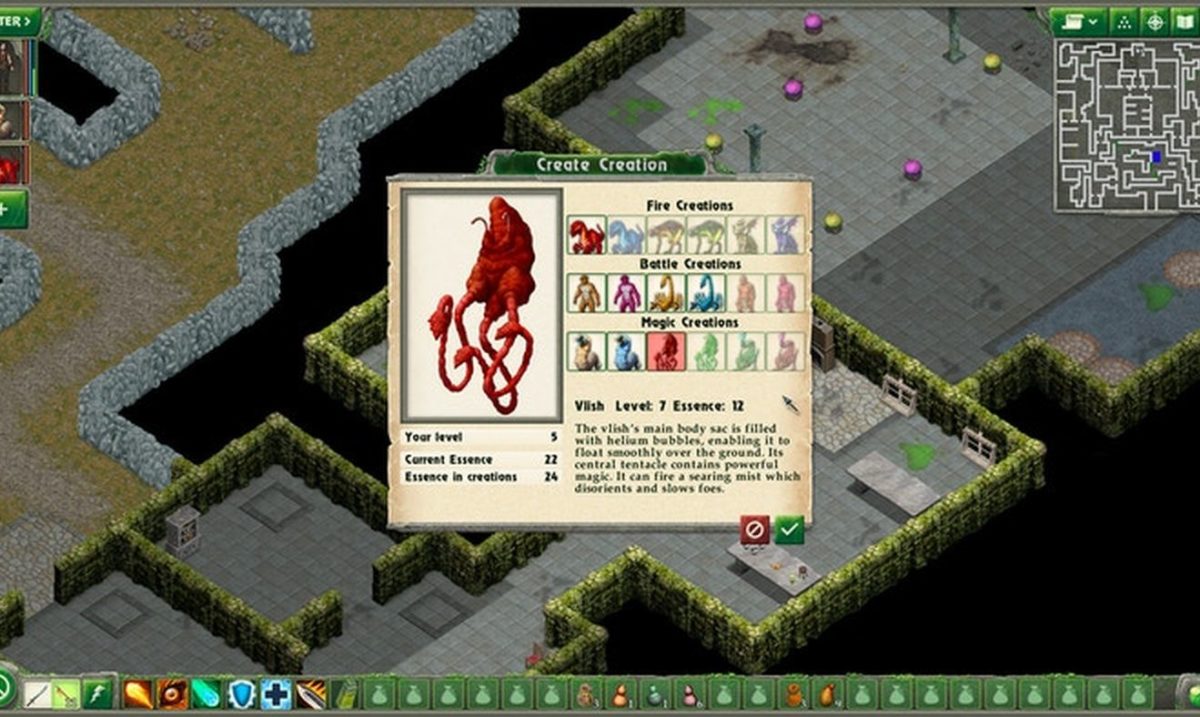Click the crosshair target button above minimap
Image resolution: width=1200 pixels, height=717 pixels.
(1154, 20)
